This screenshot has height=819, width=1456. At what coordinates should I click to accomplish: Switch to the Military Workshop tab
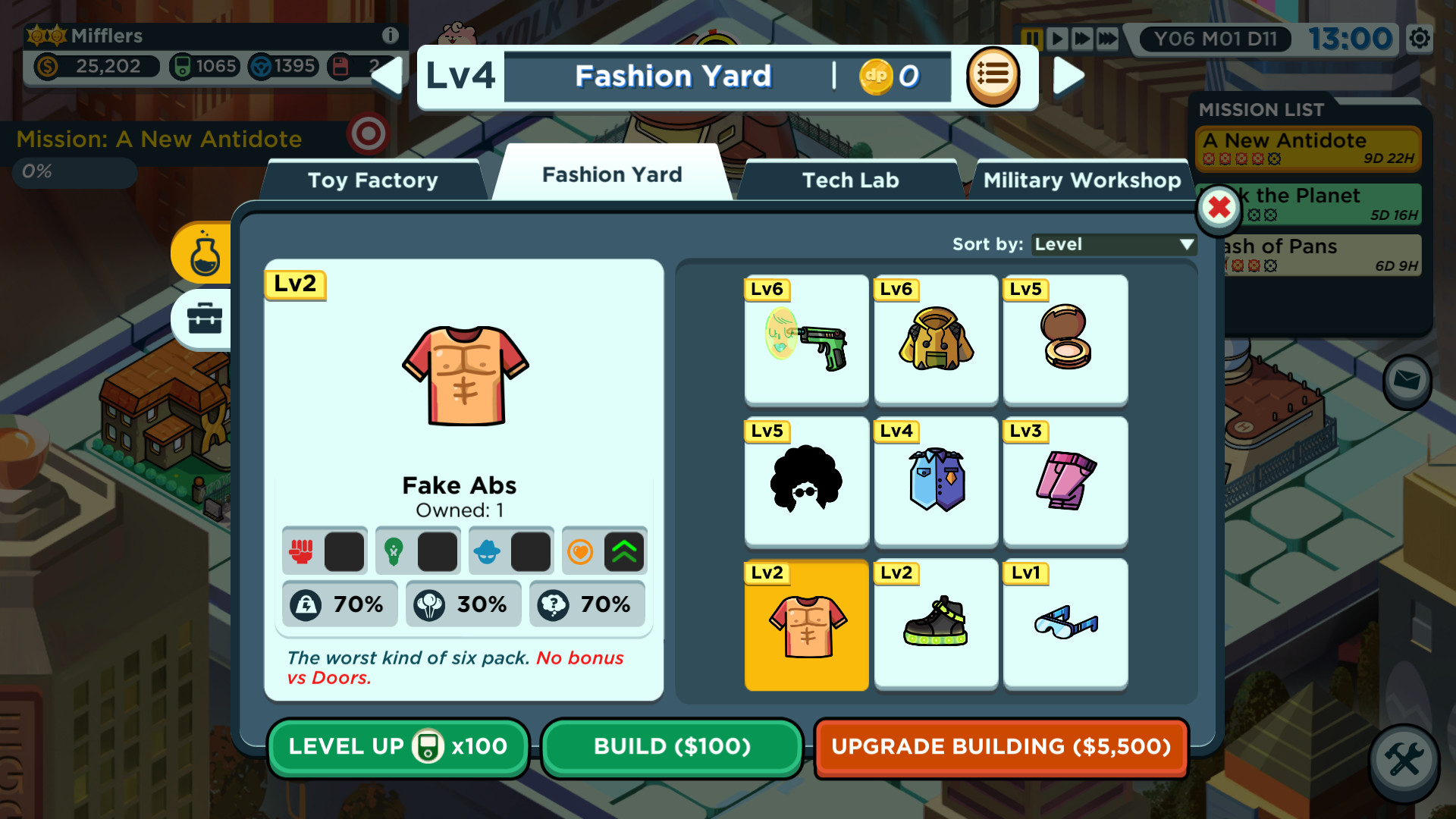1081,180
